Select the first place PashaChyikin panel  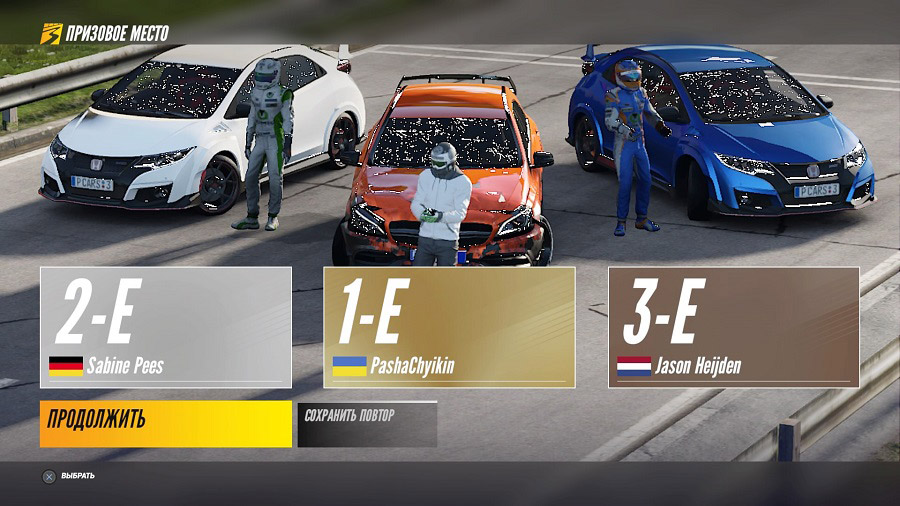(x=449, y=327)
